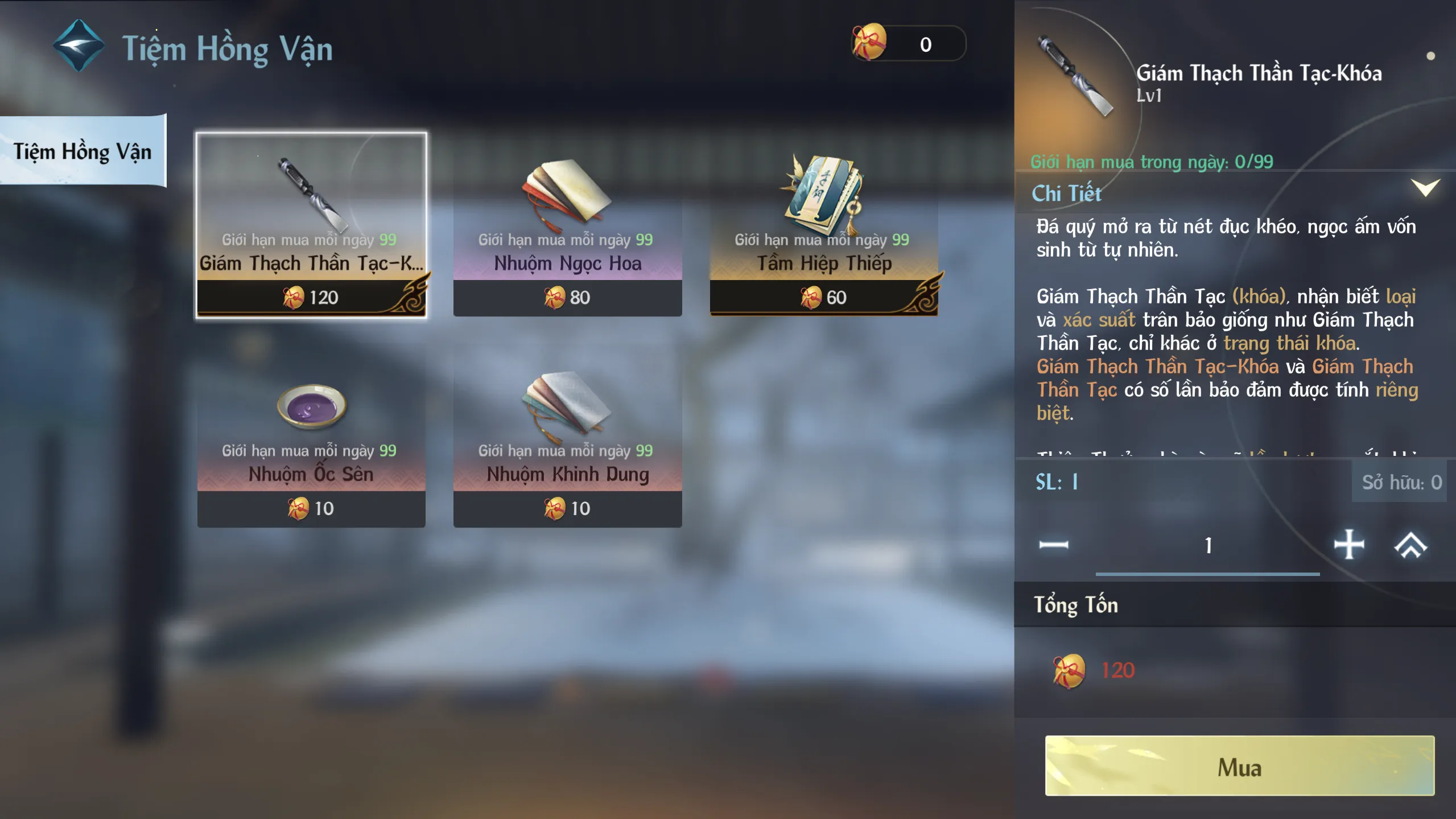Open the Tiệm Hồng Vận side tab
The height and width of the screenshot is (819, 1456).
(83, 151)
